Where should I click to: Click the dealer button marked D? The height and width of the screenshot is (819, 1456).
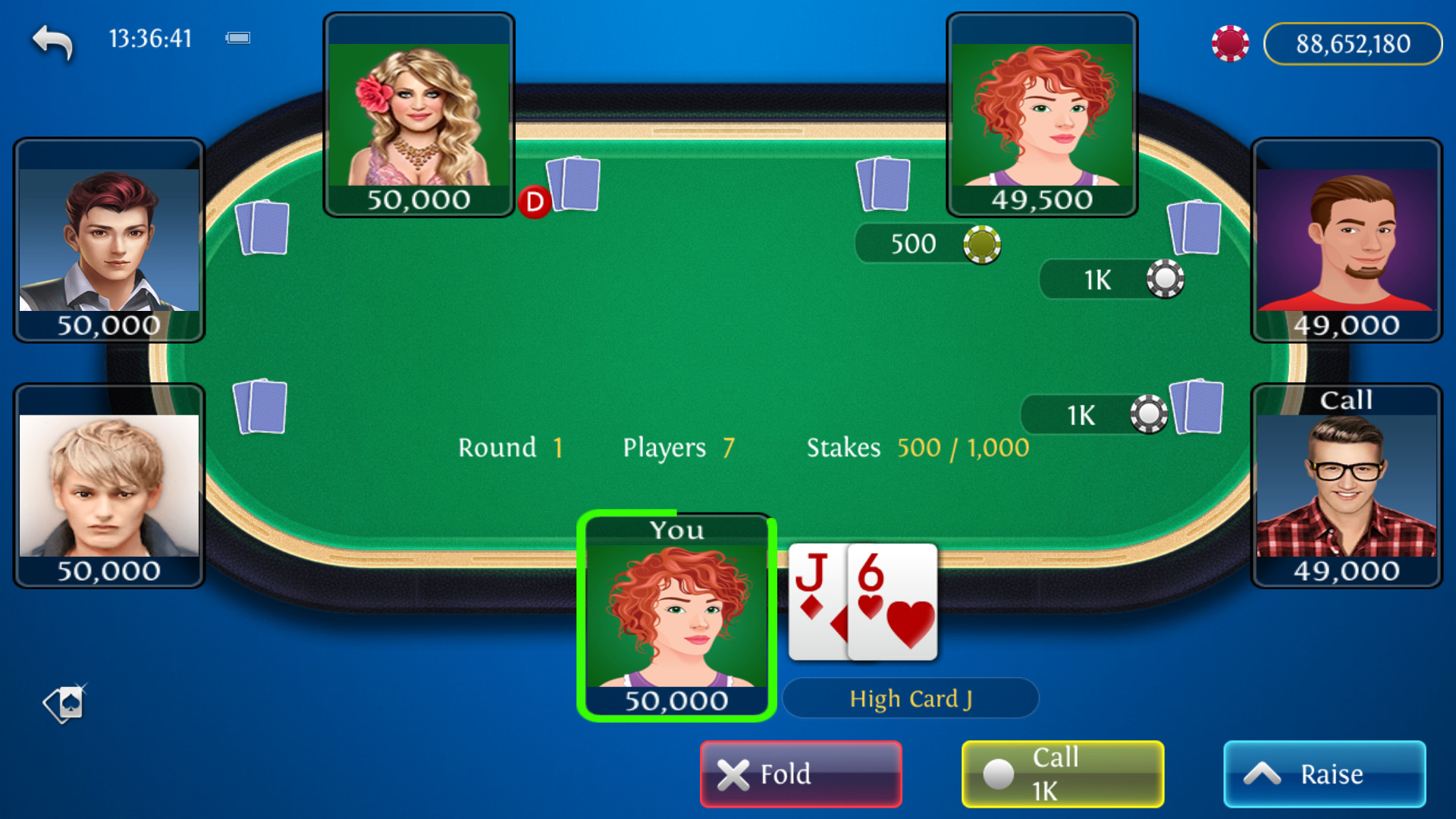point(535,201)
